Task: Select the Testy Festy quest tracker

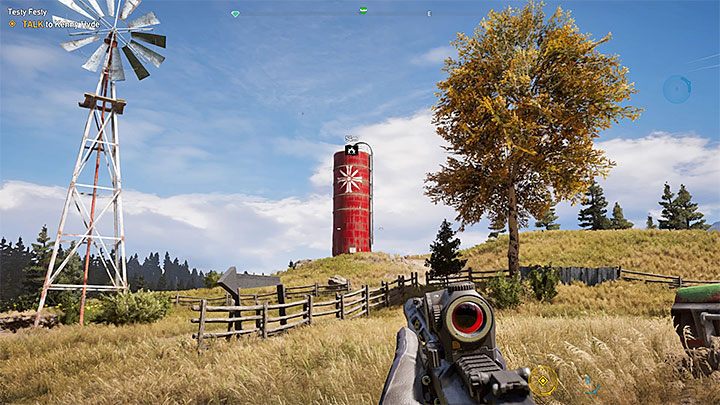Action: click(x=27, y=12)
